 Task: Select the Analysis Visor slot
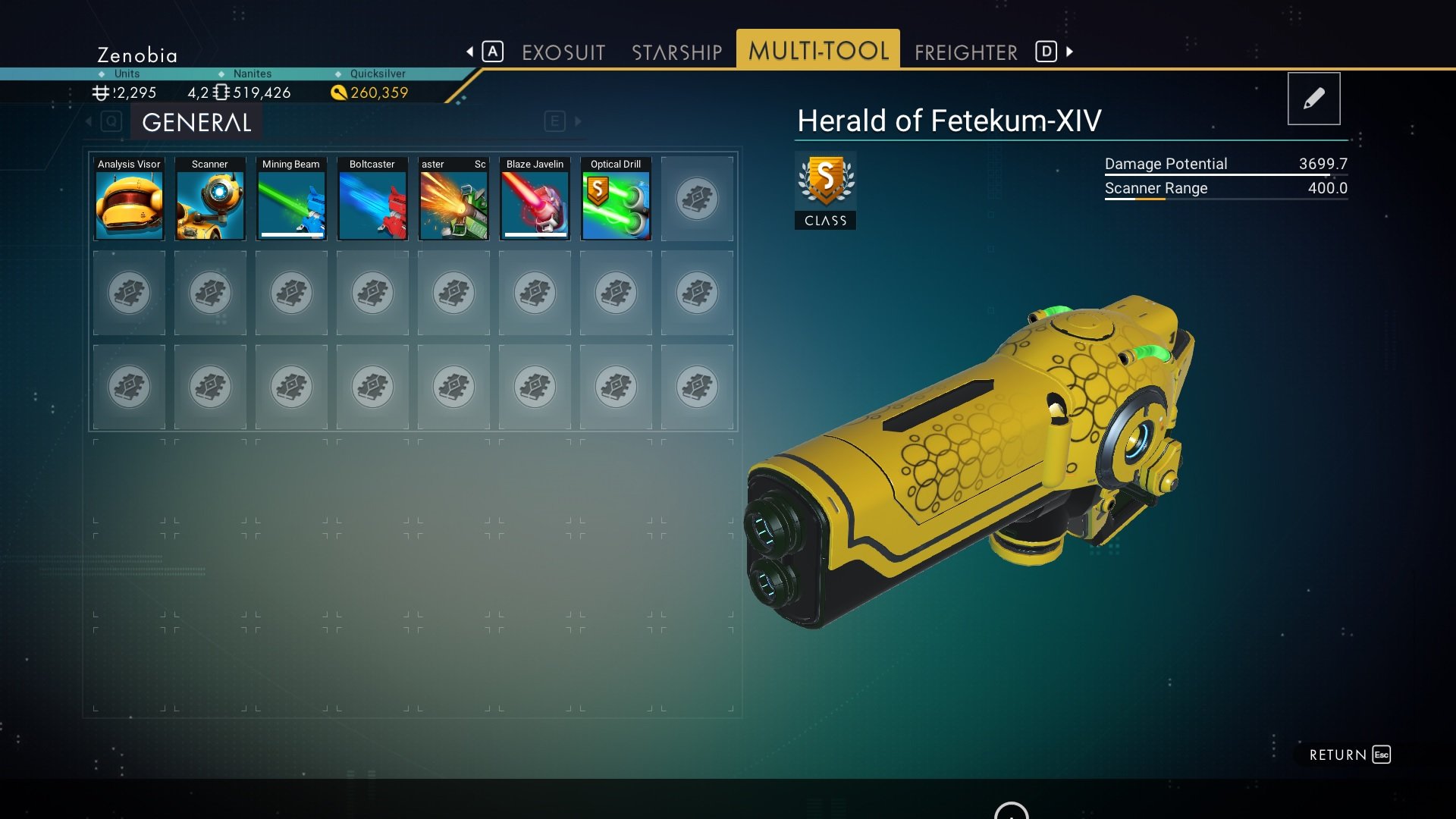point(129,199)
